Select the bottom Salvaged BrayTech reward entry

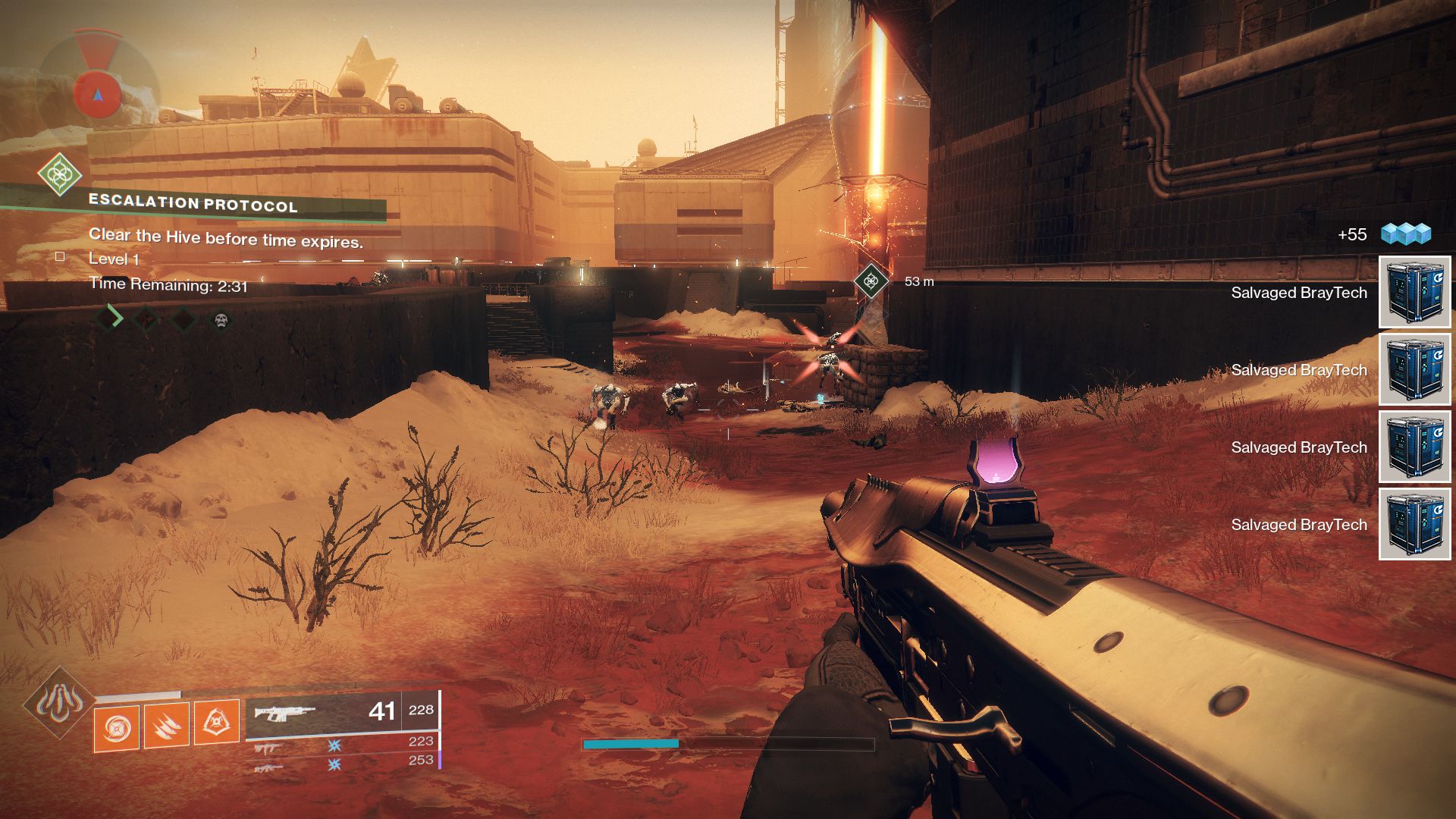point(1298,525)
